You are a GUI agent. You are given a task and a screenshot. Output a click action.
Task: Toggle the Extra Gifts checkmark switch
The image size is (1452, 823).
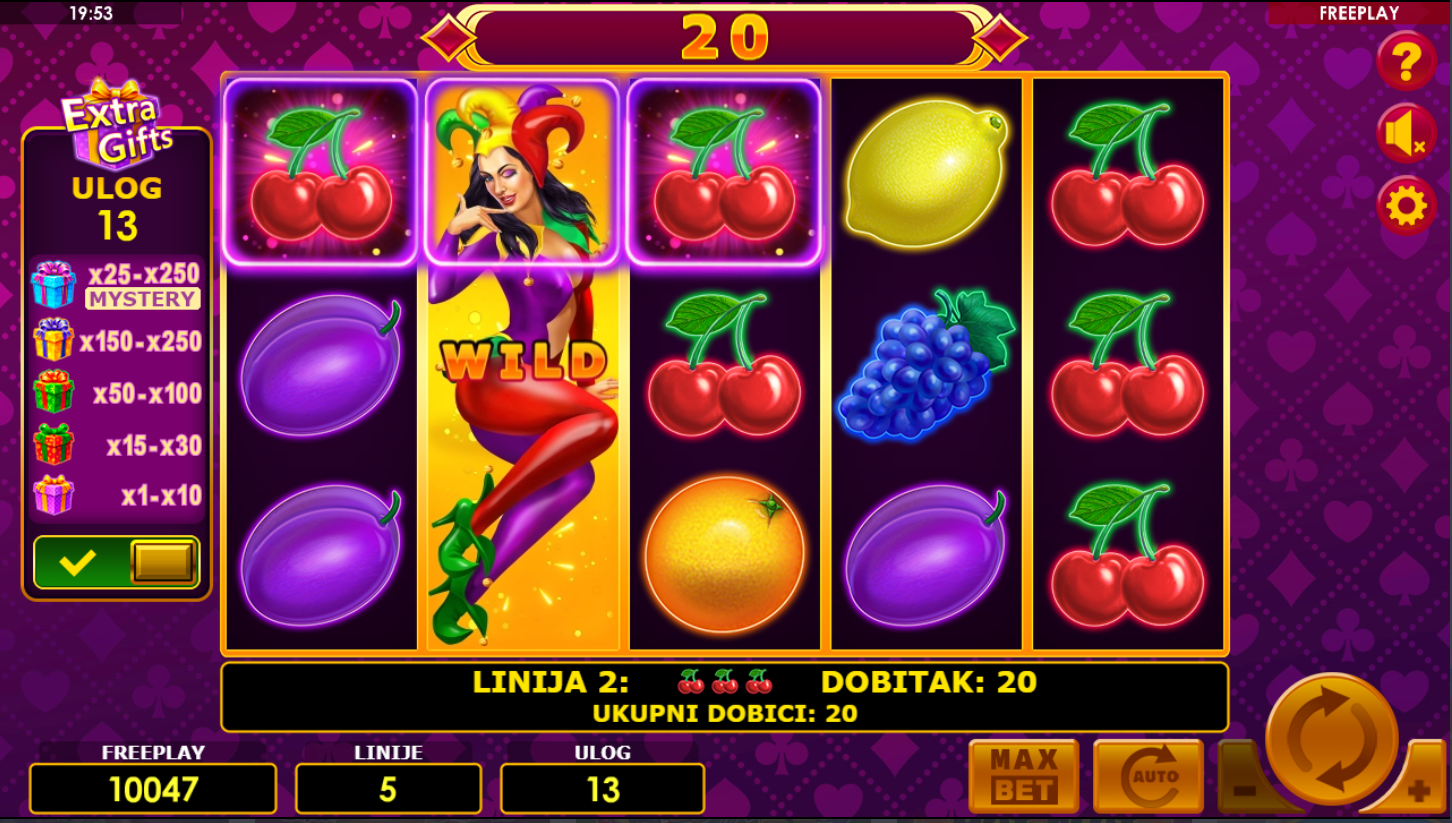[x=117, y=562]
